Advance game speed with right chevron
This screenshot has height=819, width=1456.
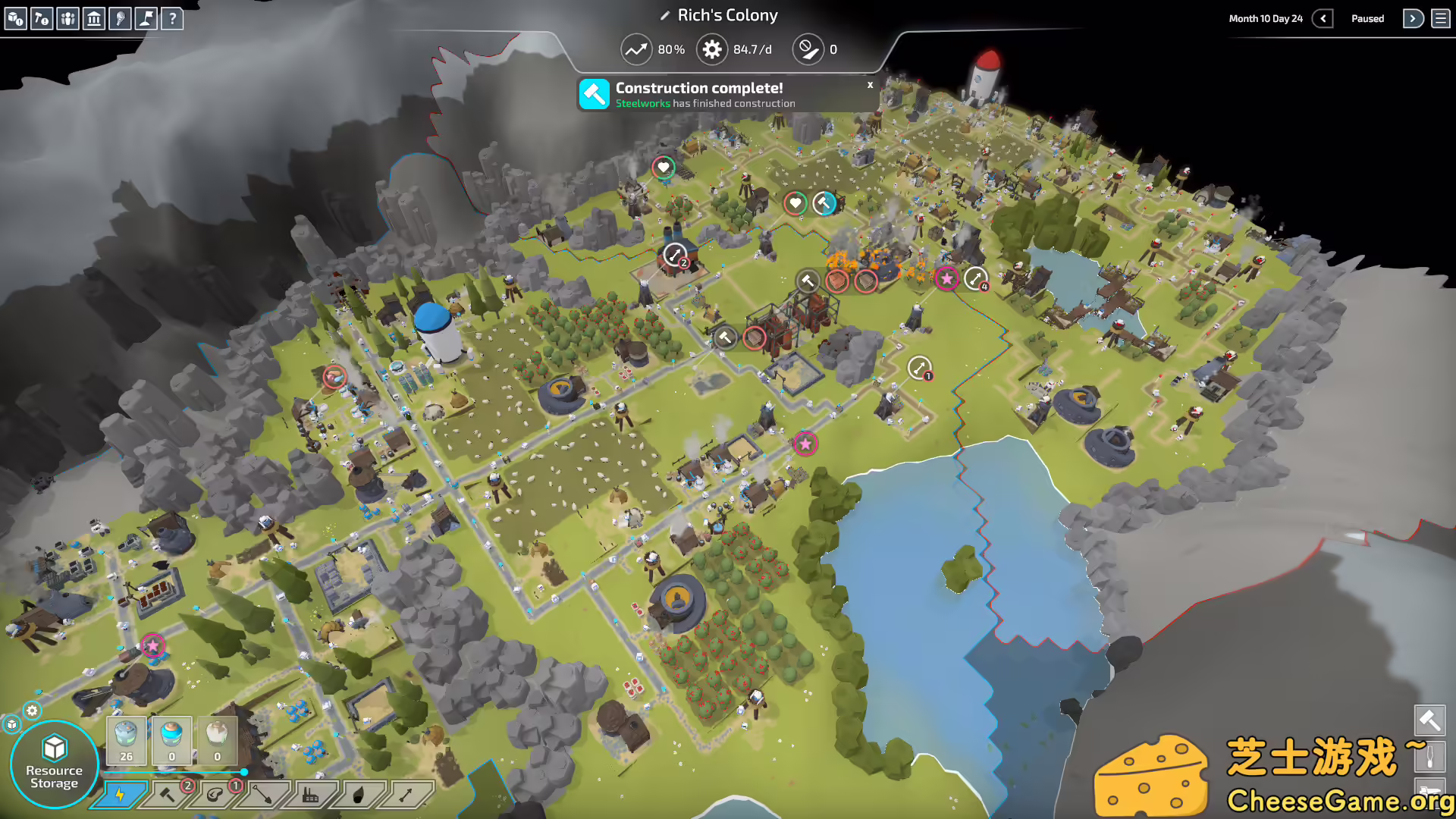[x=1413, y=18]
